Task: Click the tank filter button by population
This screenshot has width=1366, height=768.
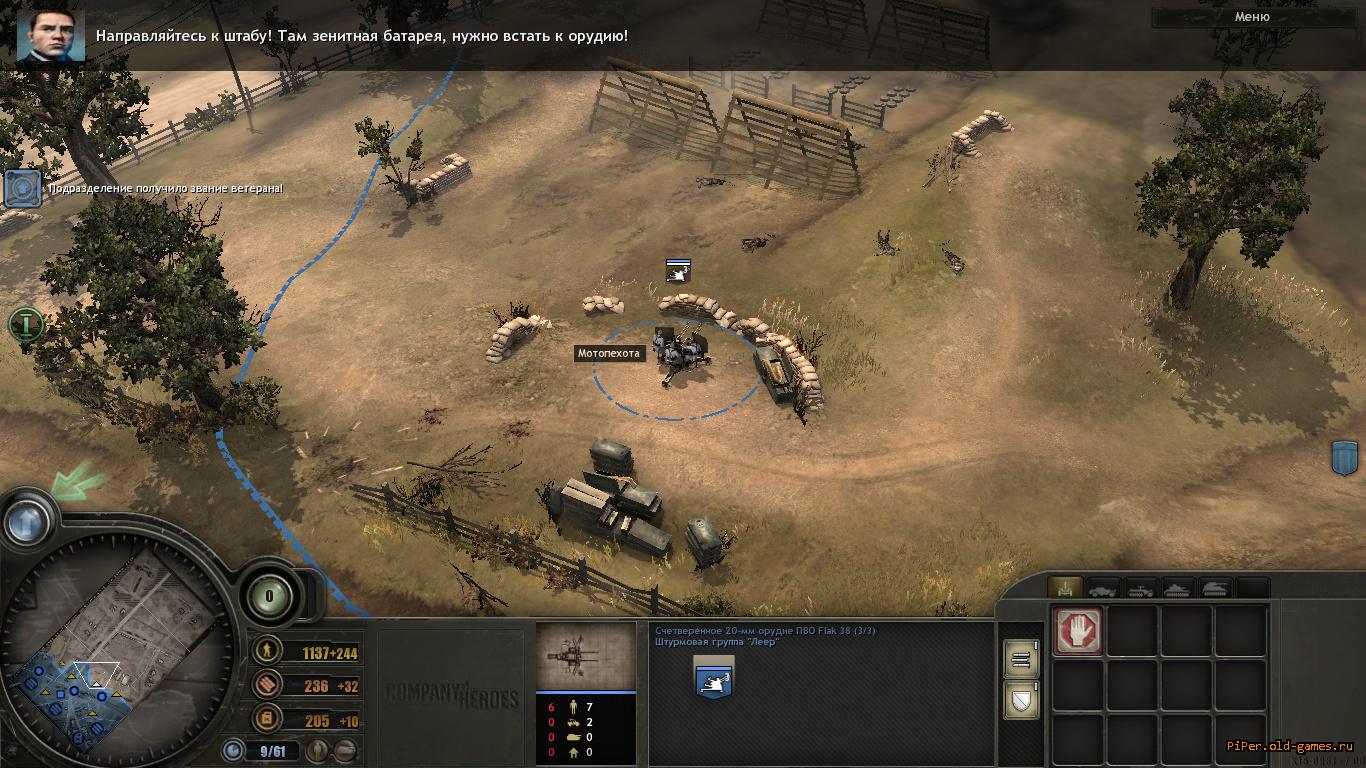Action: click(346, 750)
